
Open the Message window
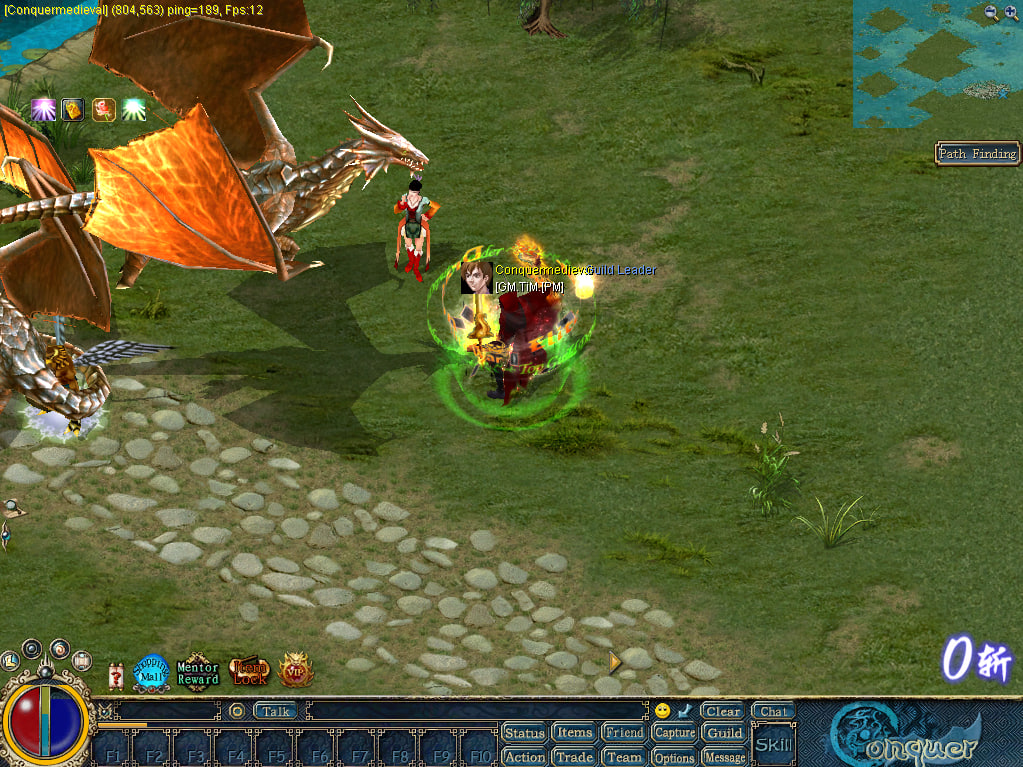point(724,757)
